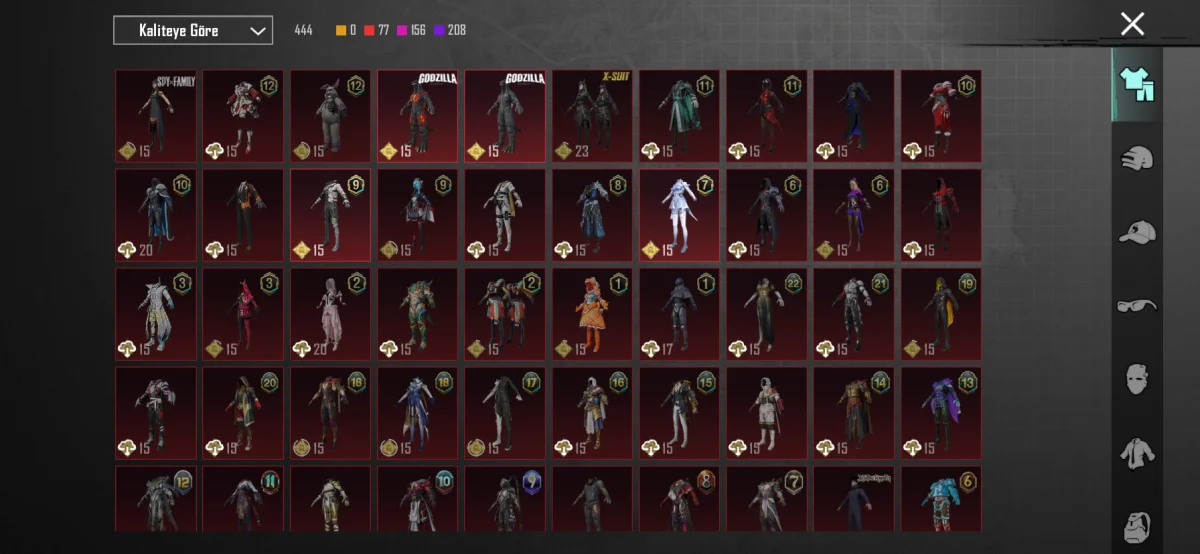Select the cyan jacket outfit marked 6
The width and height of the screenshot is (1200, 554).
tap(941, 498)
